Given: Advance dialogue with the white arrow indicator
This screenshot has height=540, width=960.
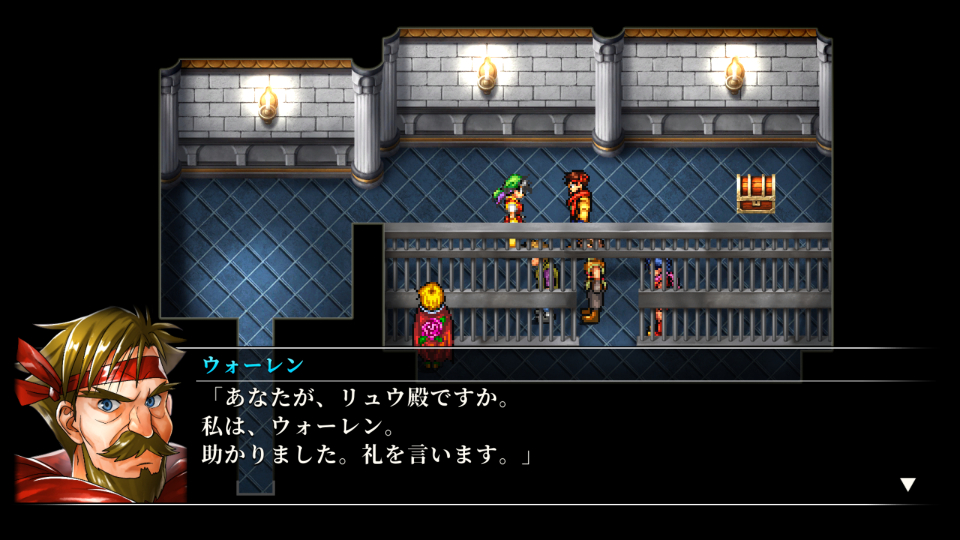Looking at the screenshot, I should coord(907,485).
